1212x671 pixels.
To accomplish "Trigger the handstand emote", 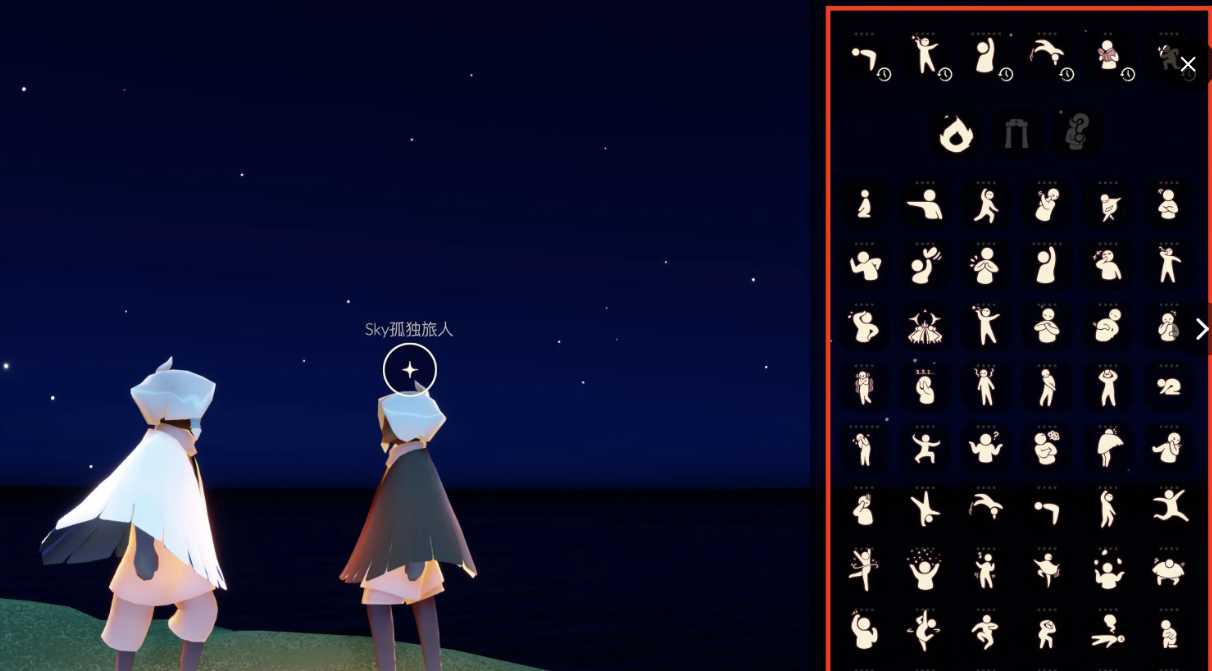I will (925, 508).
